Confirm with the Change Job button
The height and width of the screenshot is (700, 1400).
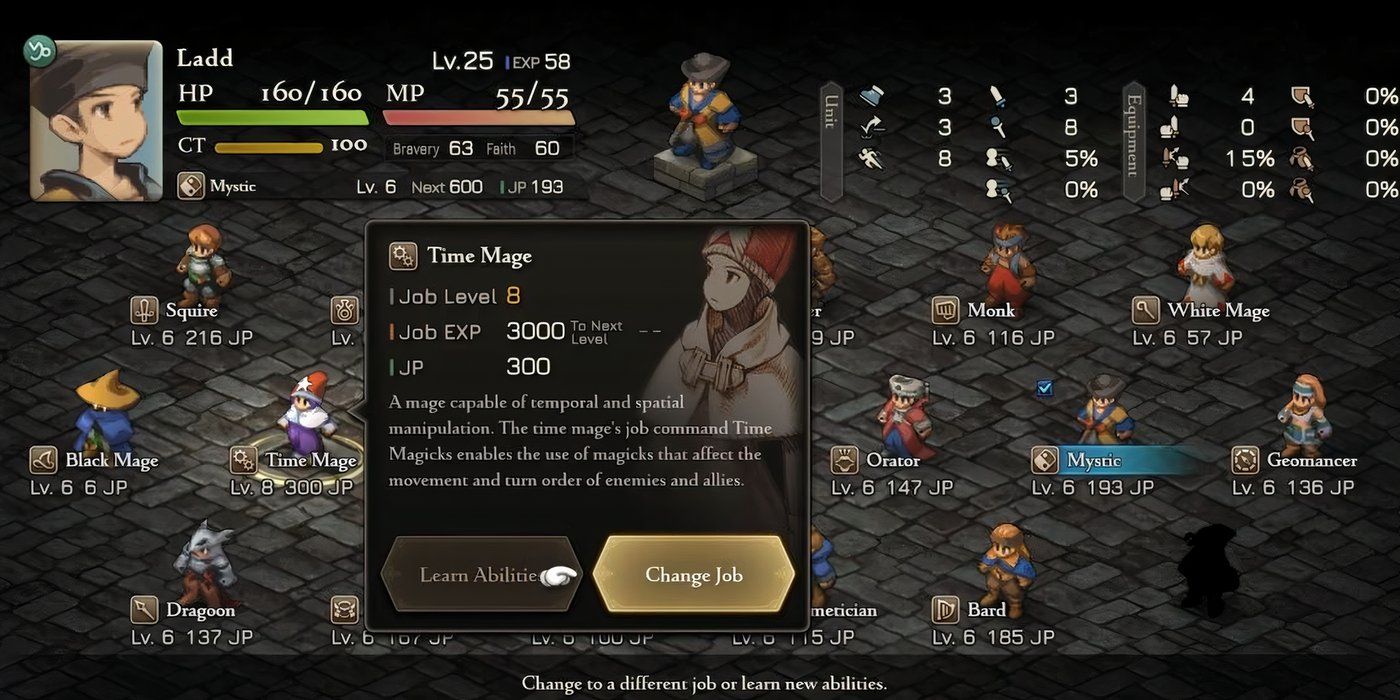[x=693, y=575]
